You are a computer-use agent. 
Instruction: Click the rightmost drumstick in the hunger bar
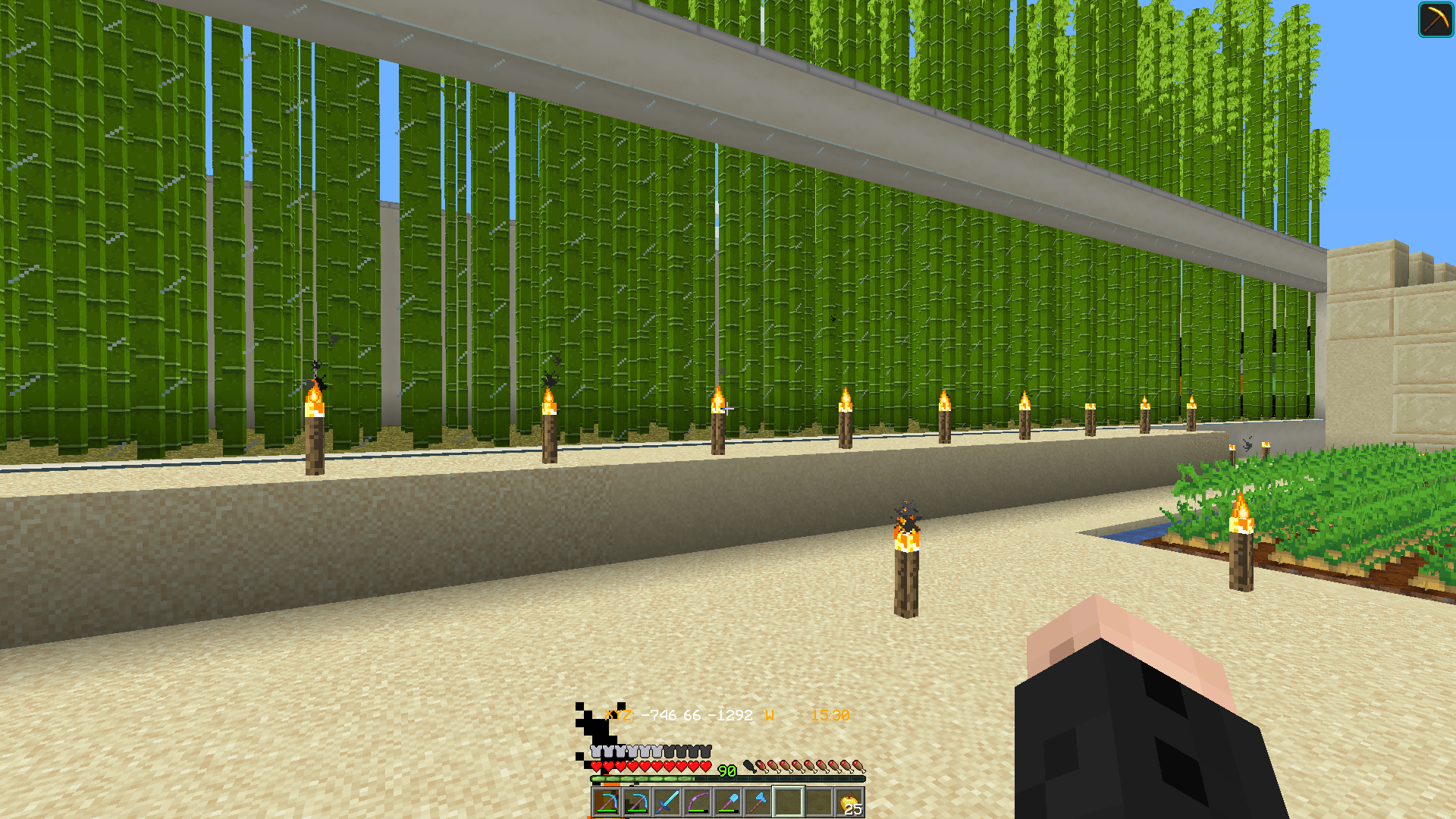[x=859, y=767]
